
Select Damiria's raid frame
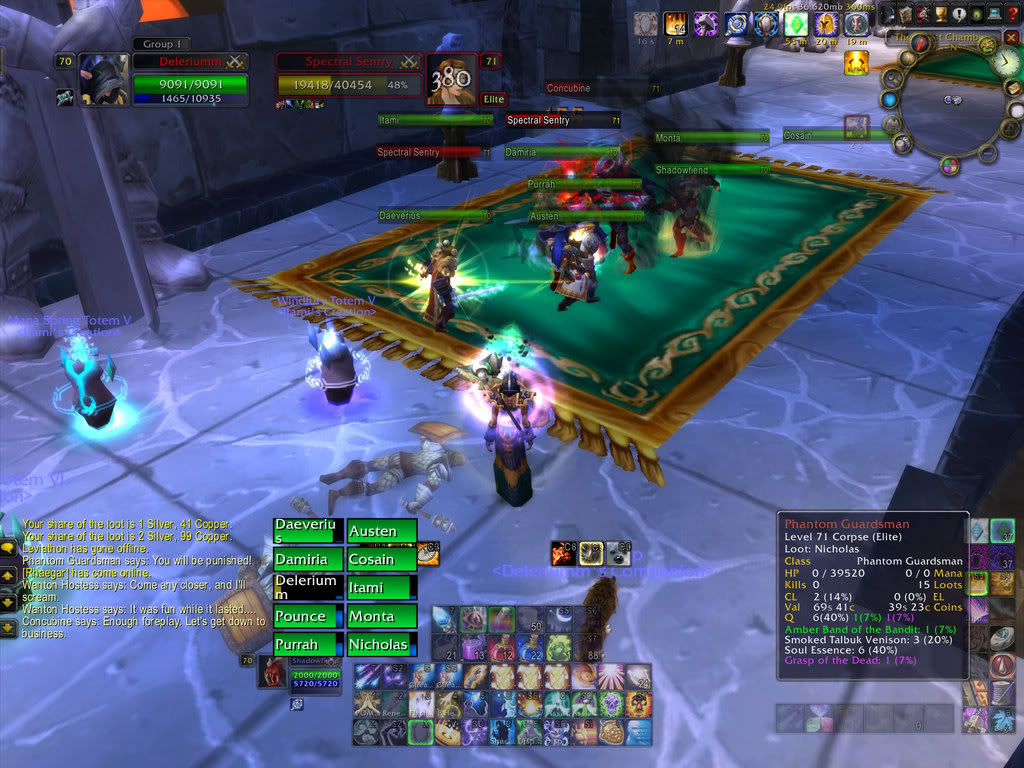tap(308, 560)
